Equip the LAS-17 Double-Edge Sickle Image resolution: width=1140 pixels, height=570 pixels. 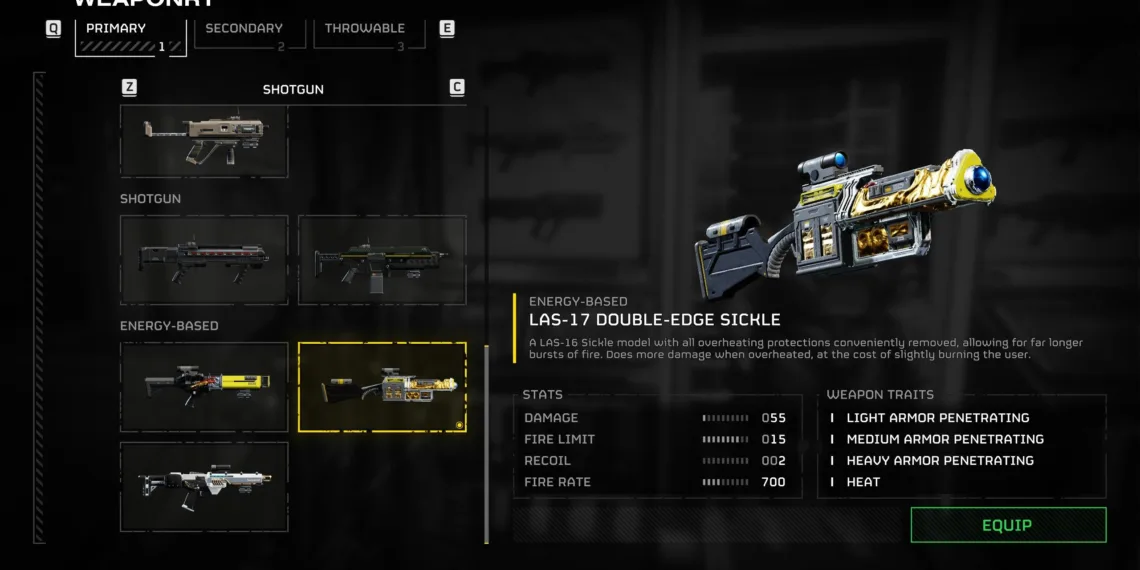click(1008, 525)
